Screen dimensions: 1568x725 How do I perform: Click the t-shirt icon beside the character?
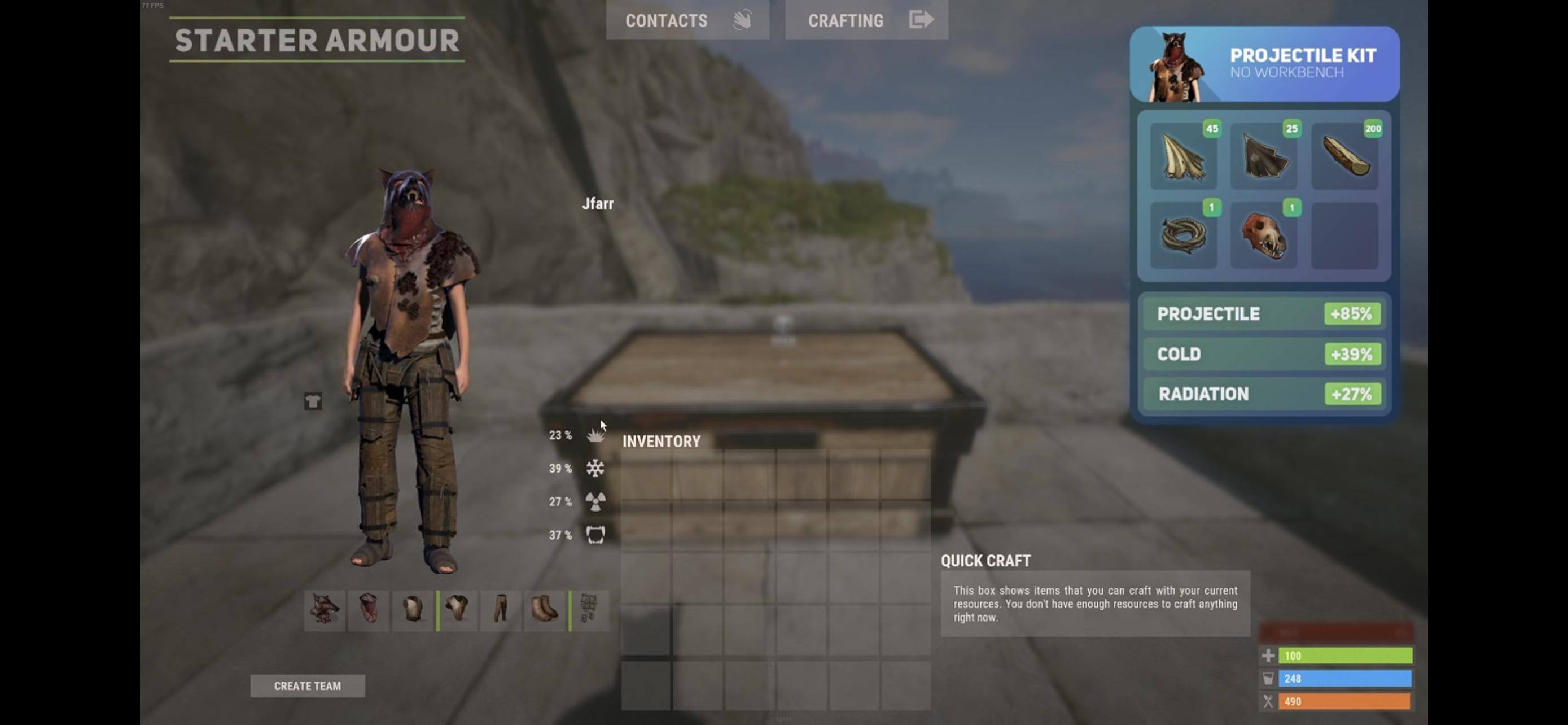tap(313, 401)
